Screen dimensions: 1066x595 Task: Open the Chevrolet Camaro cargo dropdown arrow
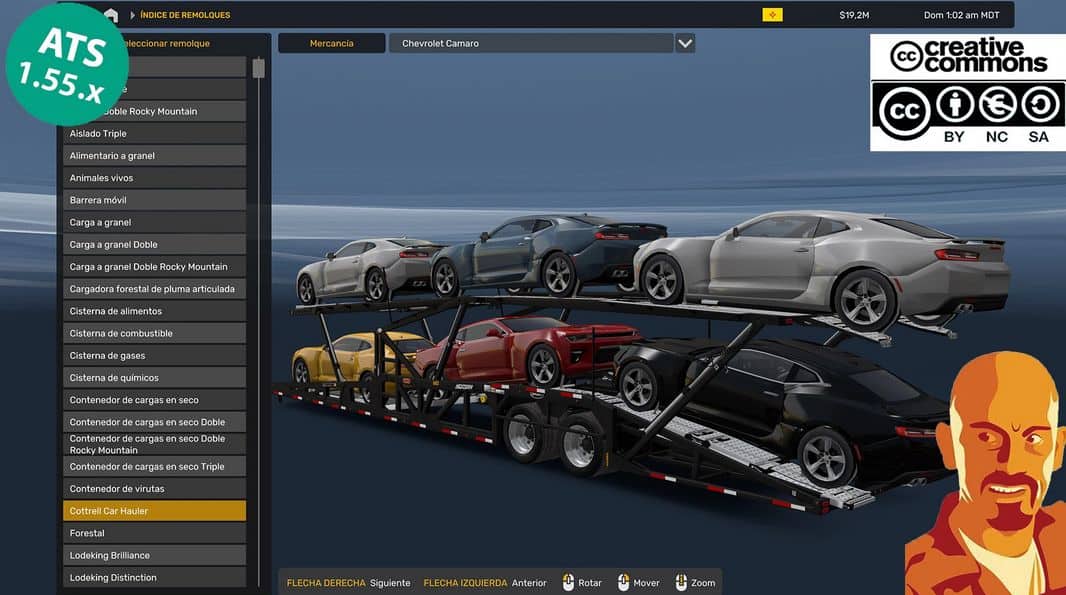685,43
